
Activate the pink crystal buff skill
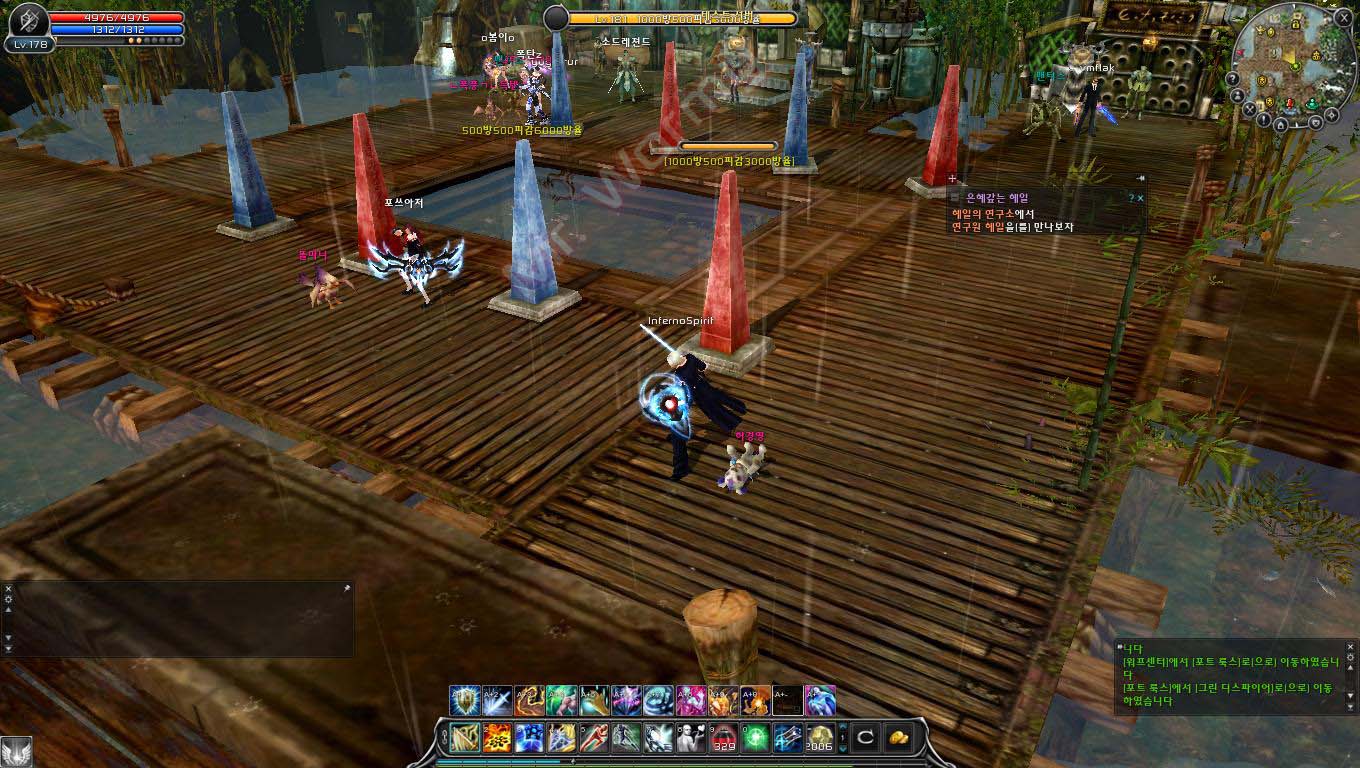pos(690,701)
